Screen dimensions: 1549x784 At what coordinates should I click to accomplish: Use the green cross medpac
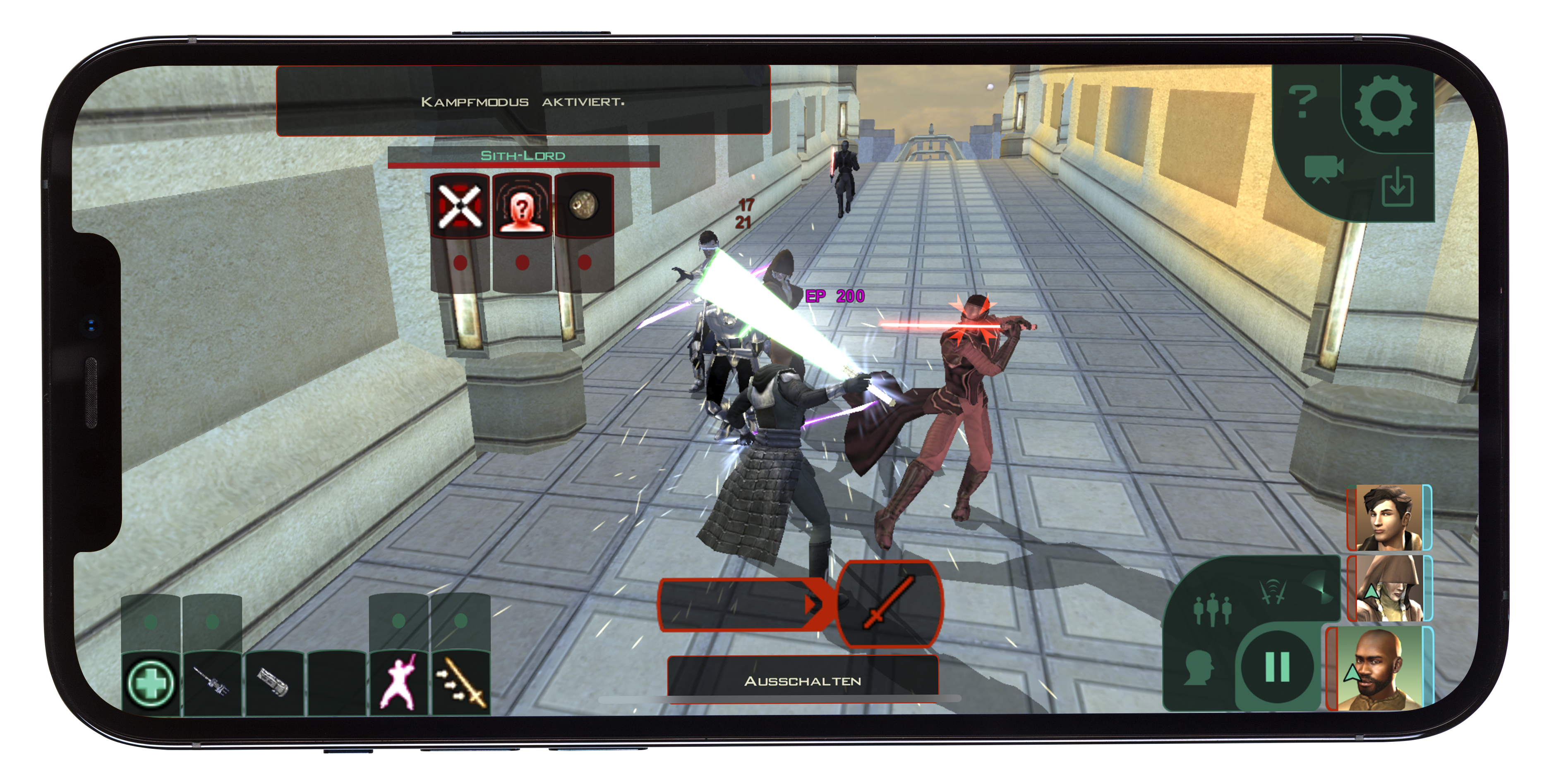pos(150,683)
